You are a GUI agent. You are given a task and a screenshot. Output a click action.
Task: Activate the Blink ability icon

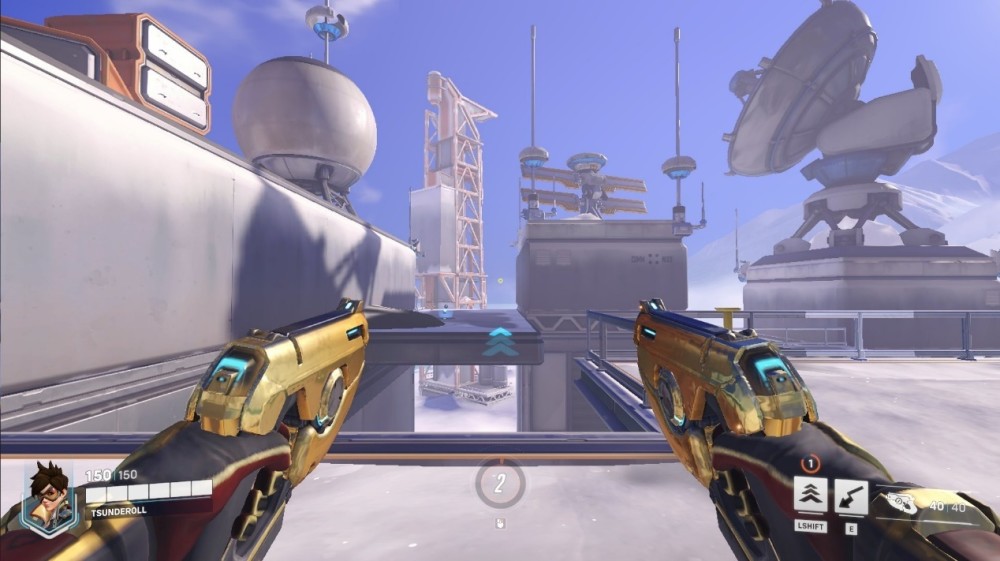tap(810, 495)
